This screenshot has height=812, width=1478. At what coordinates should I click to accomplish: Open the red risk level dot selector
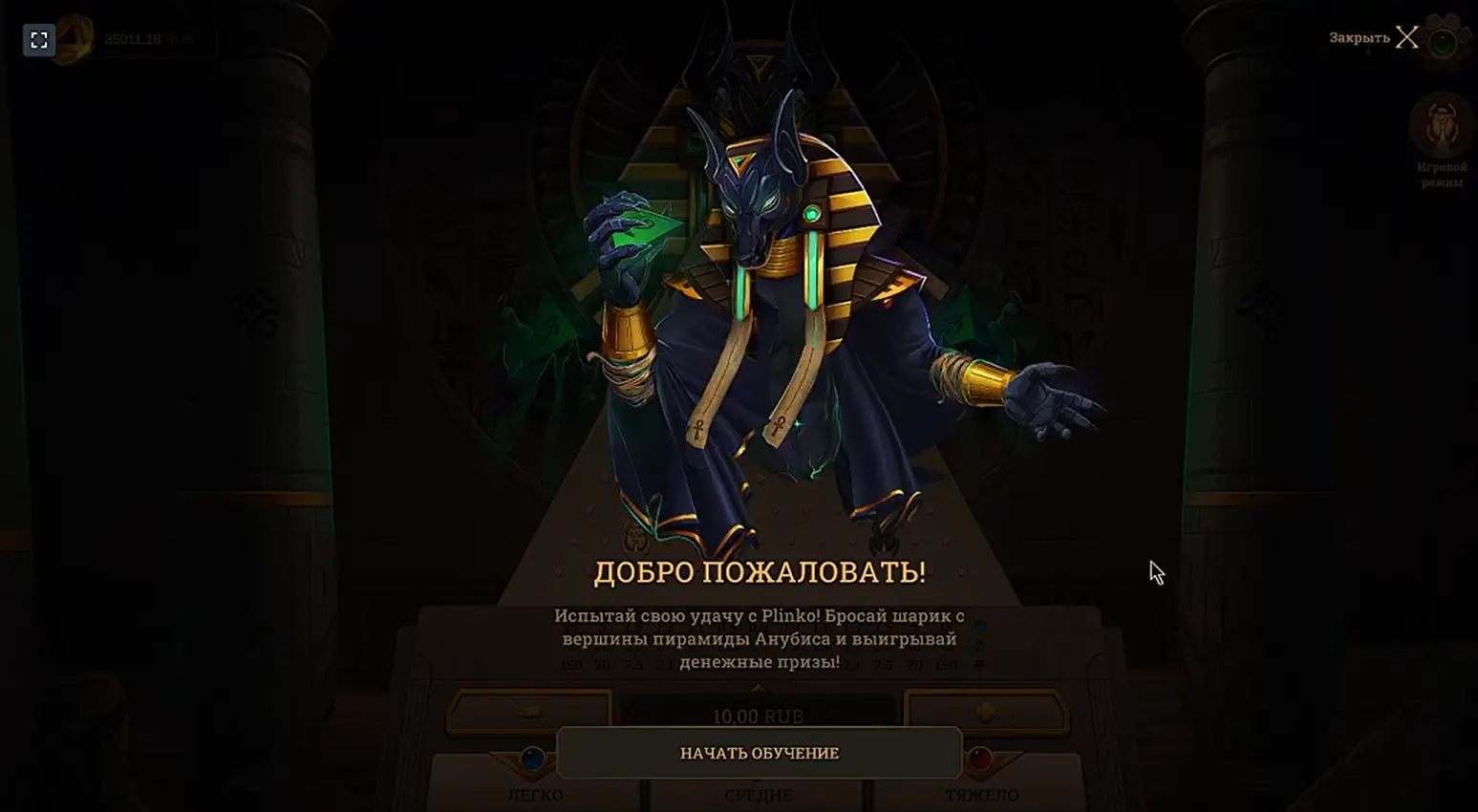980,665
